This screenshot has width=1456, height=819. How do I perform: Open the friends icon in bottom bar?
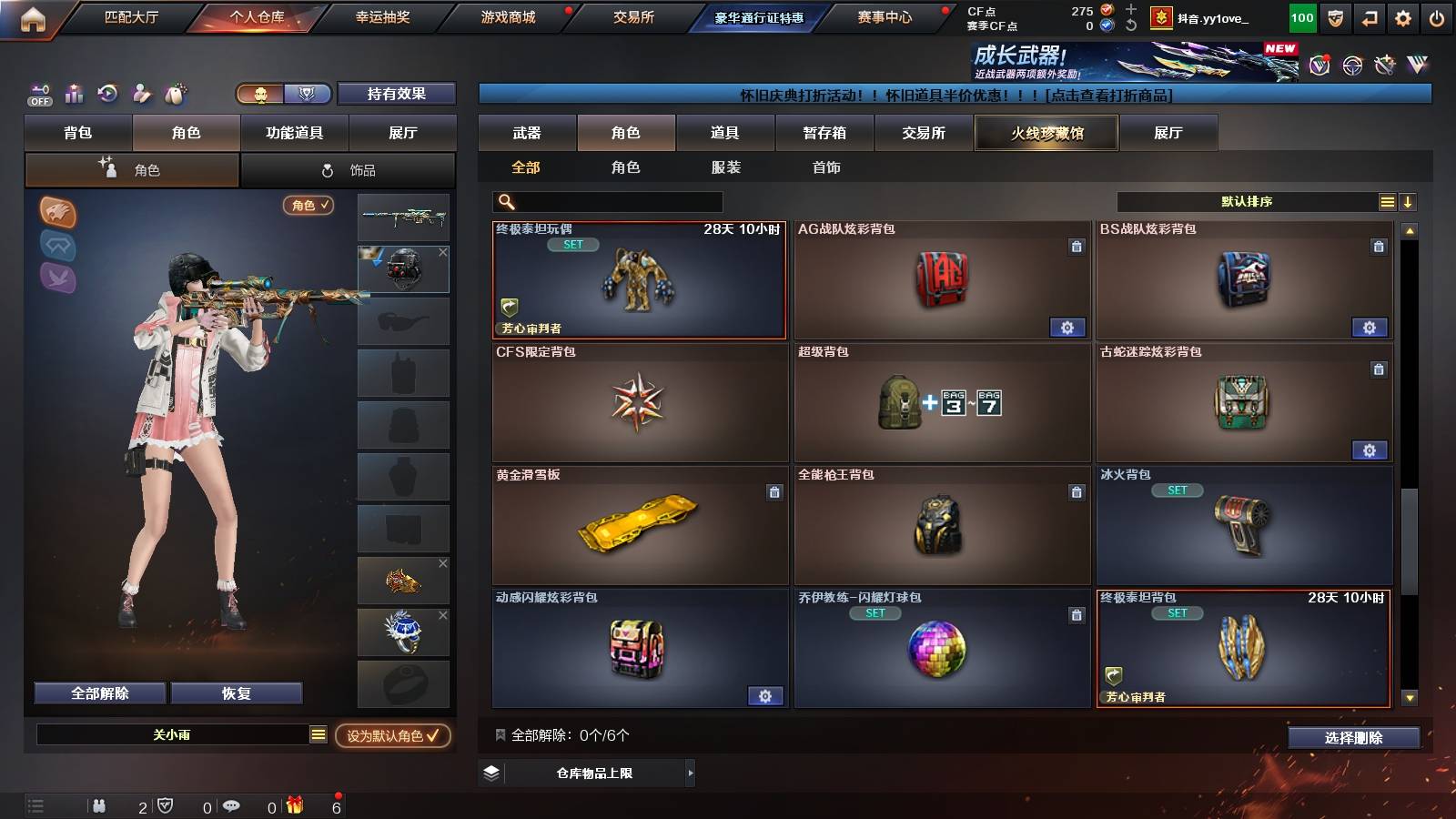coord(100,805)
